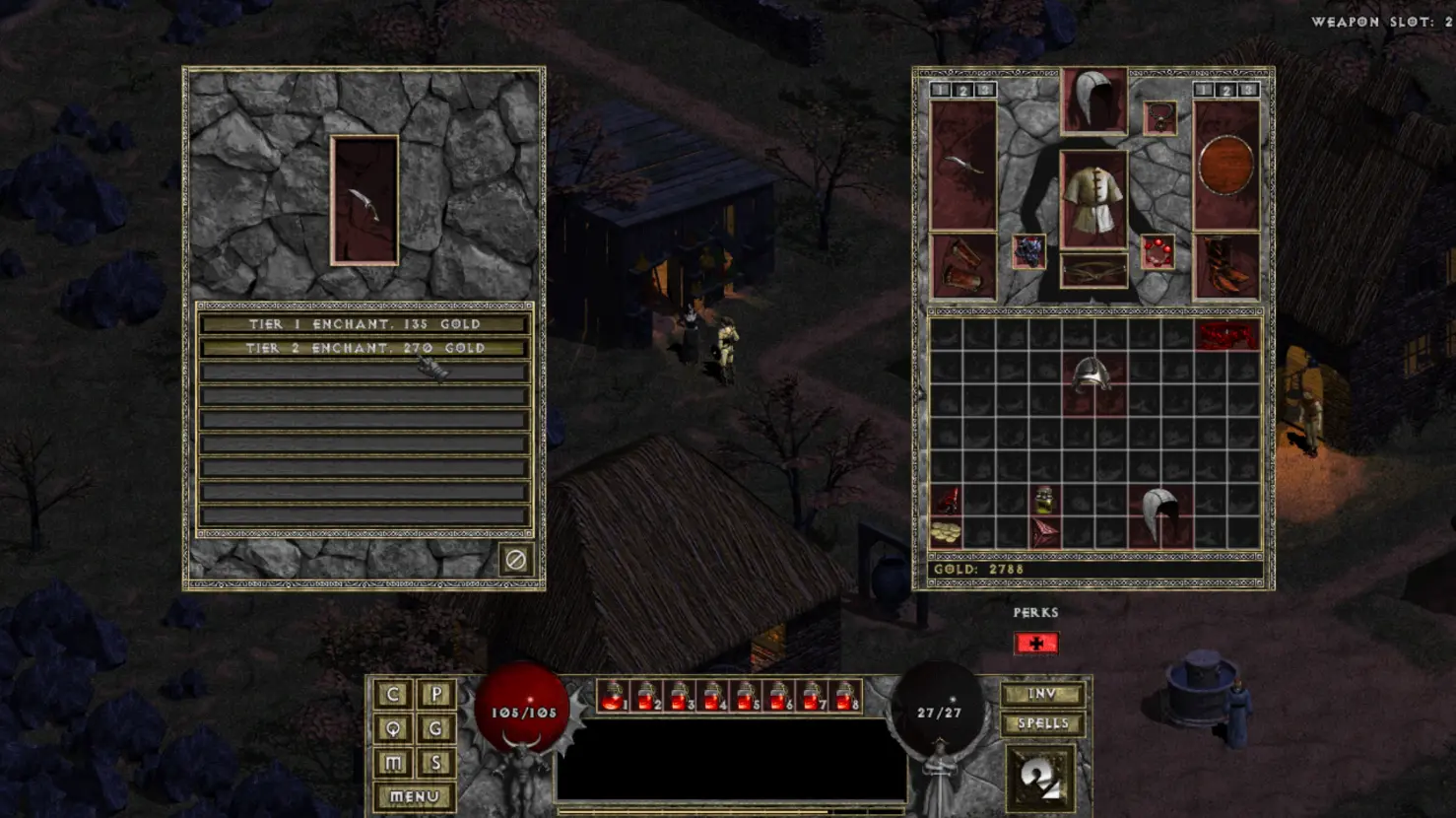1456x818 pixels.
Task: Select the round wooden shield slot
Action: click(1226, 166)
